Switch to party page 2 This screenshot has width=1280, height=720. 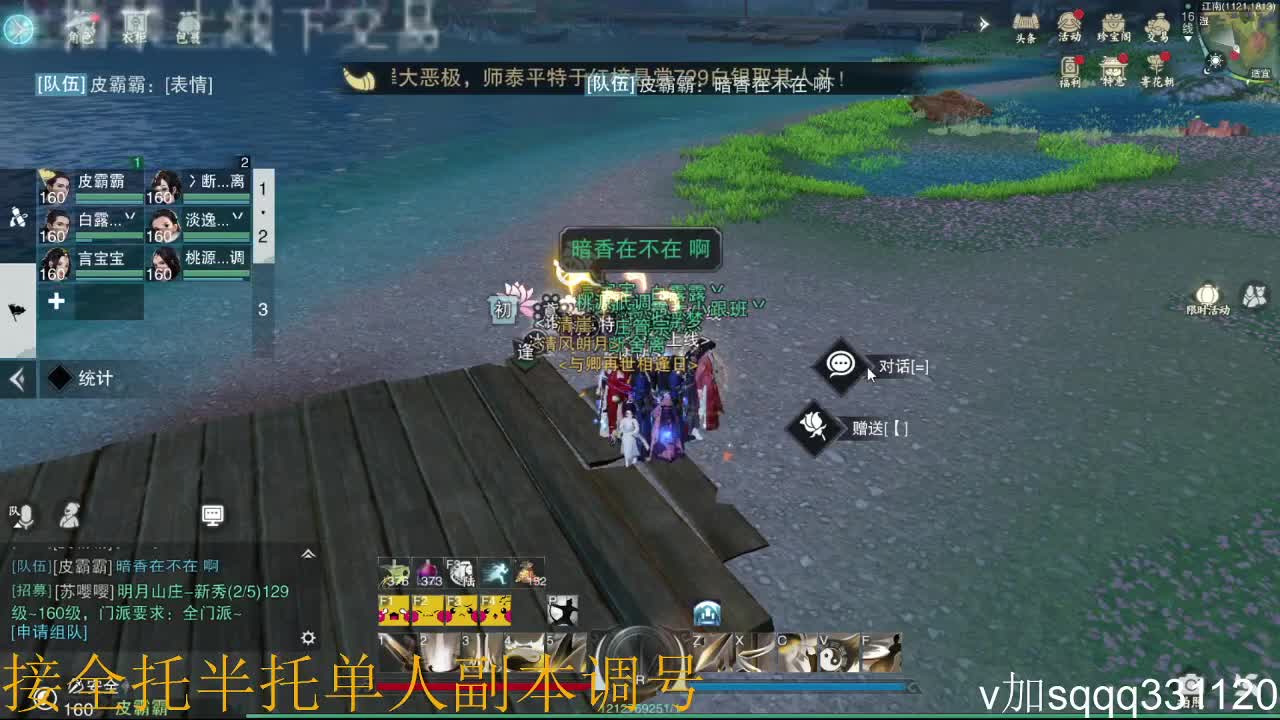pos(263,235)
